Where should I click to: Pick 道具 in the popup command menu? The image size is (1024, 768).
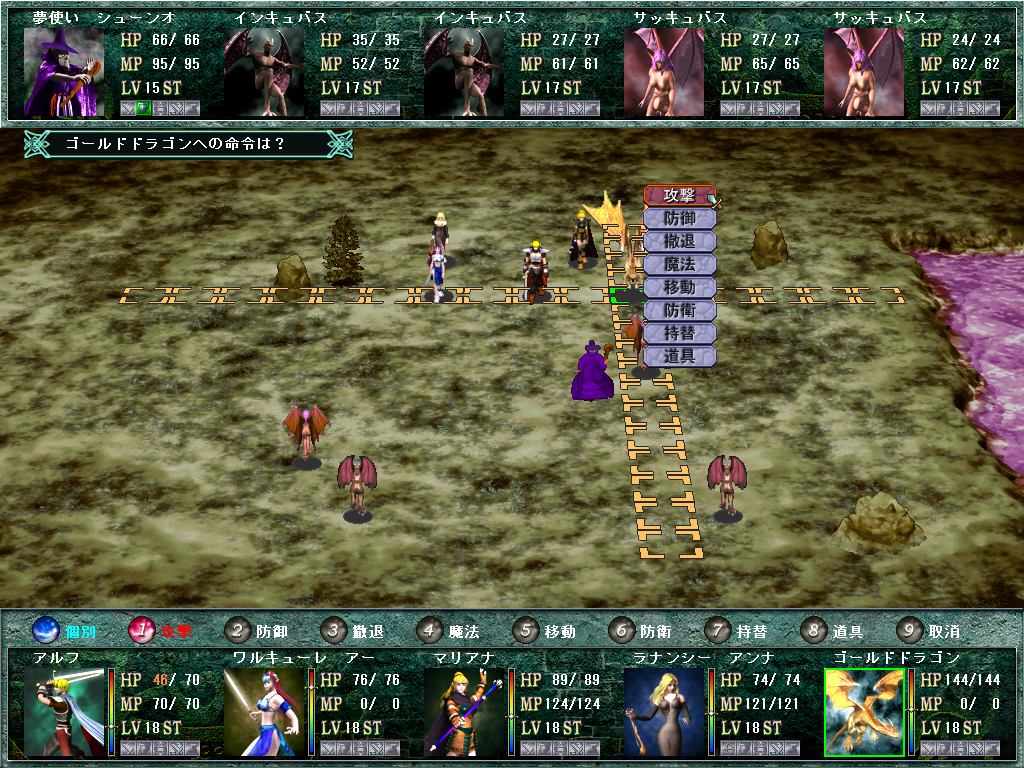[679, 356]
